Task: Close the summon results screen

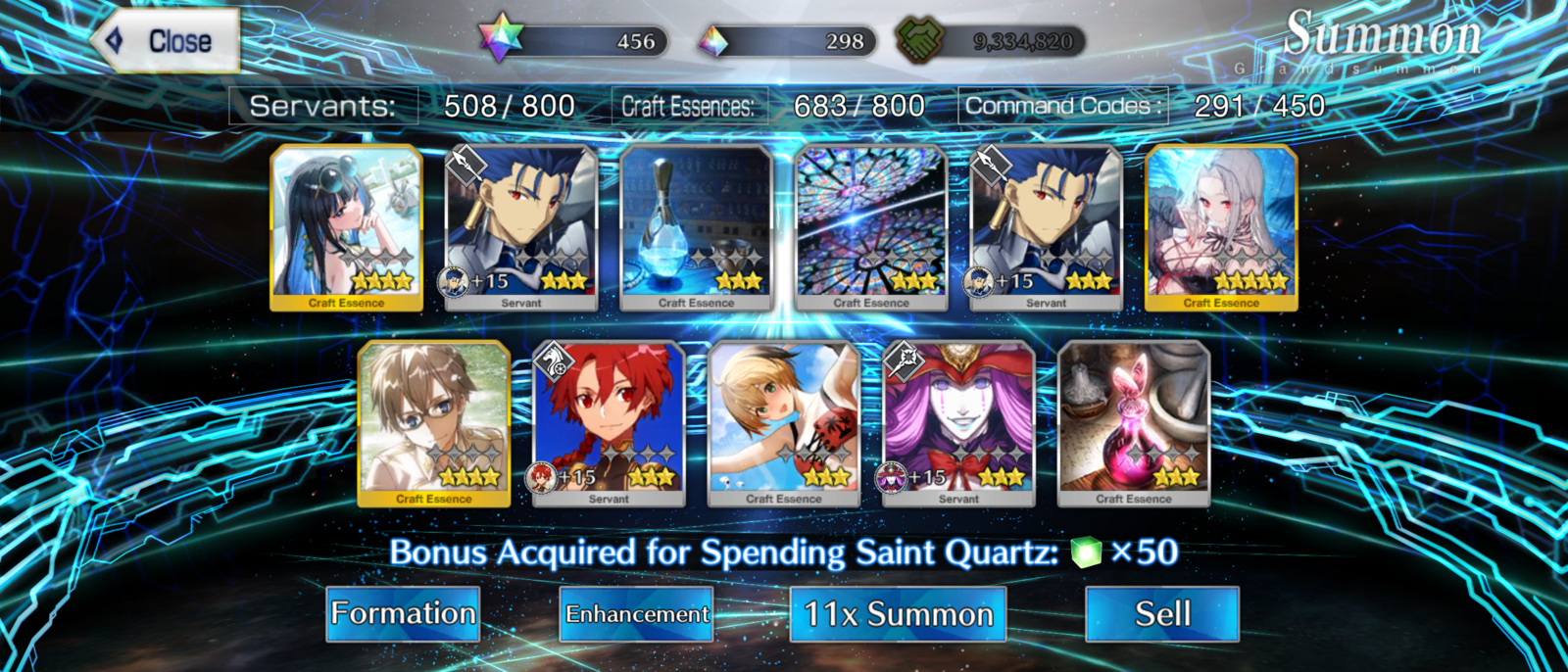Action: click(x=167, y=41)
